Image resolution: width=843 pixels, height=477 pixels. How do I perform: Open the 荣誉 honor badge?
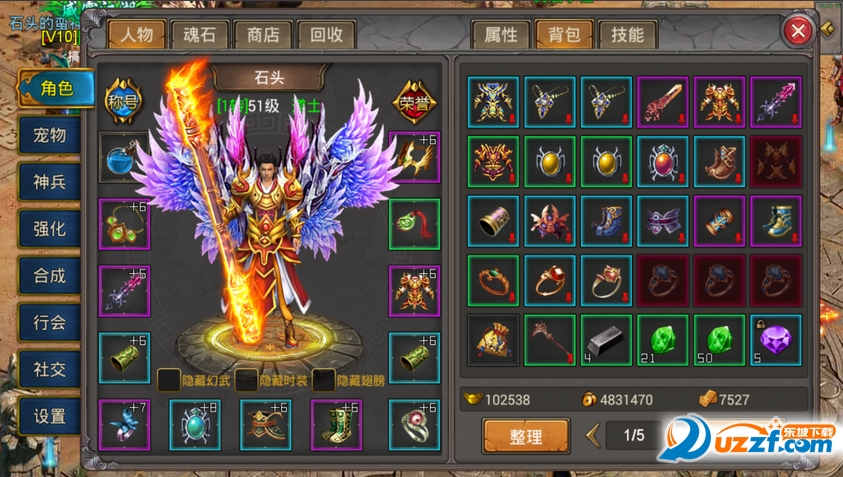pos(413,93)
